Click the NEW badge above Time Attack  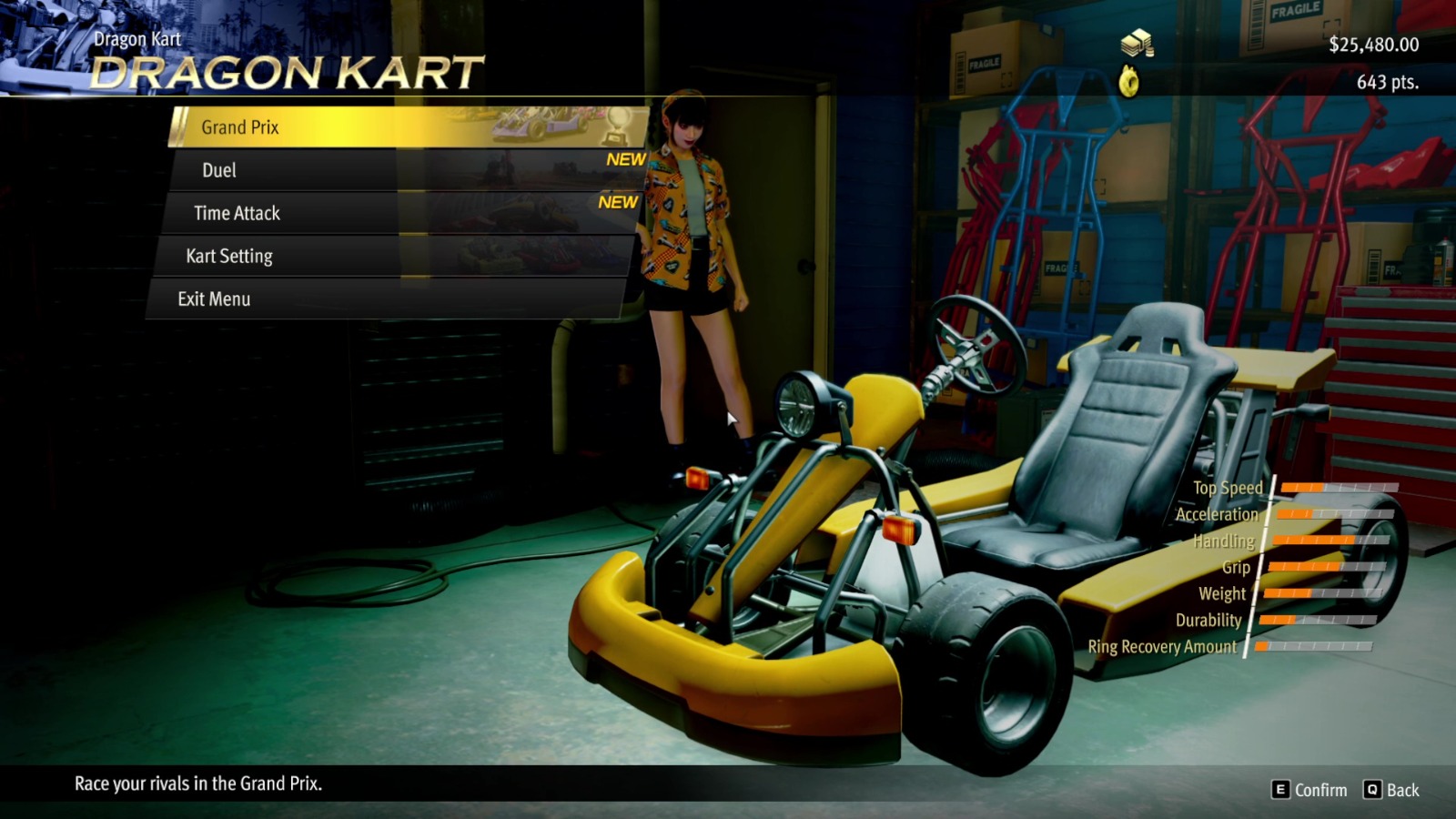click(619, 202)
